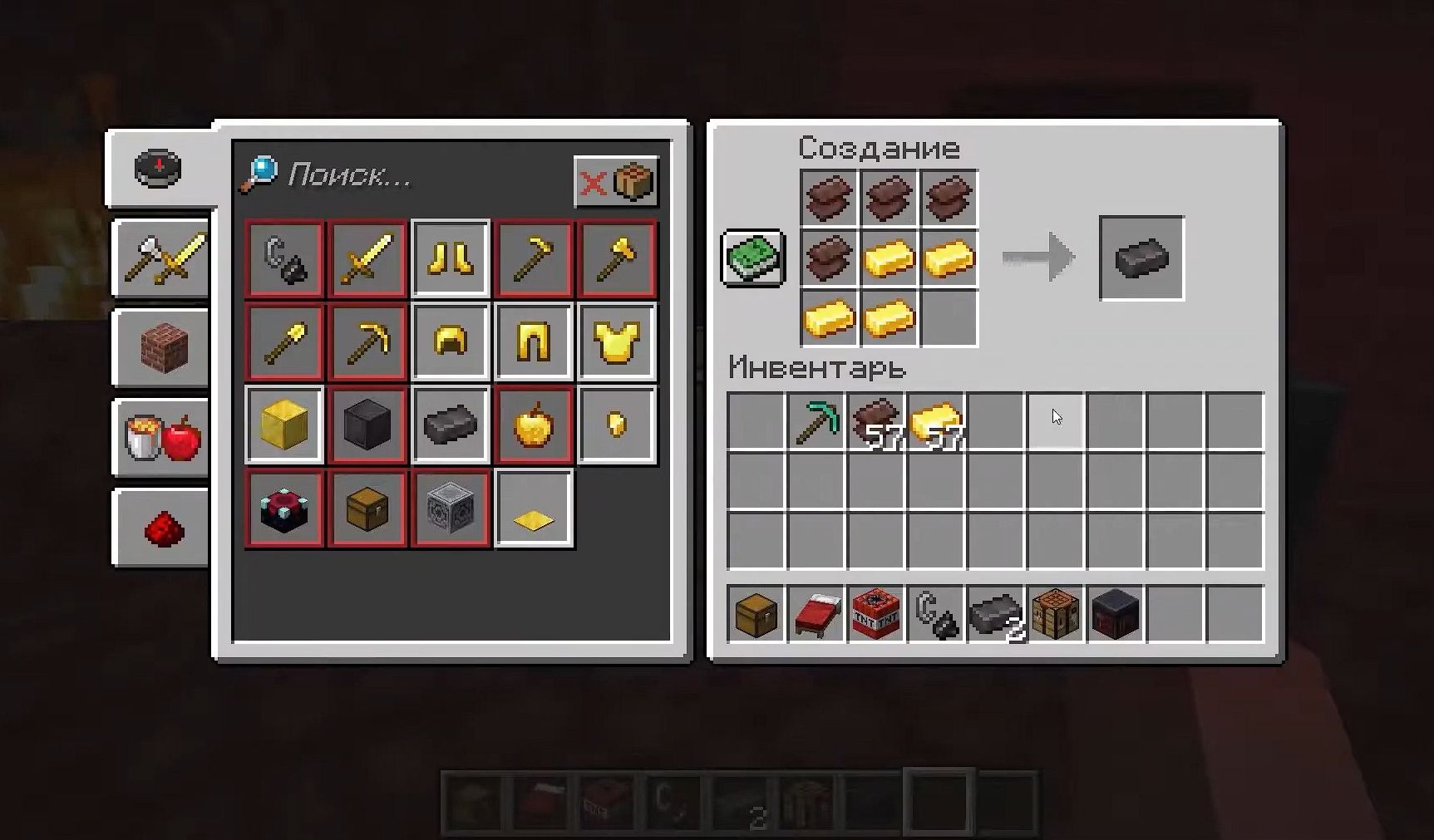Image resolution: width=1434 pixels, height=840 pixels.
Task: Select the golden apple recipe
Action: 534,425
